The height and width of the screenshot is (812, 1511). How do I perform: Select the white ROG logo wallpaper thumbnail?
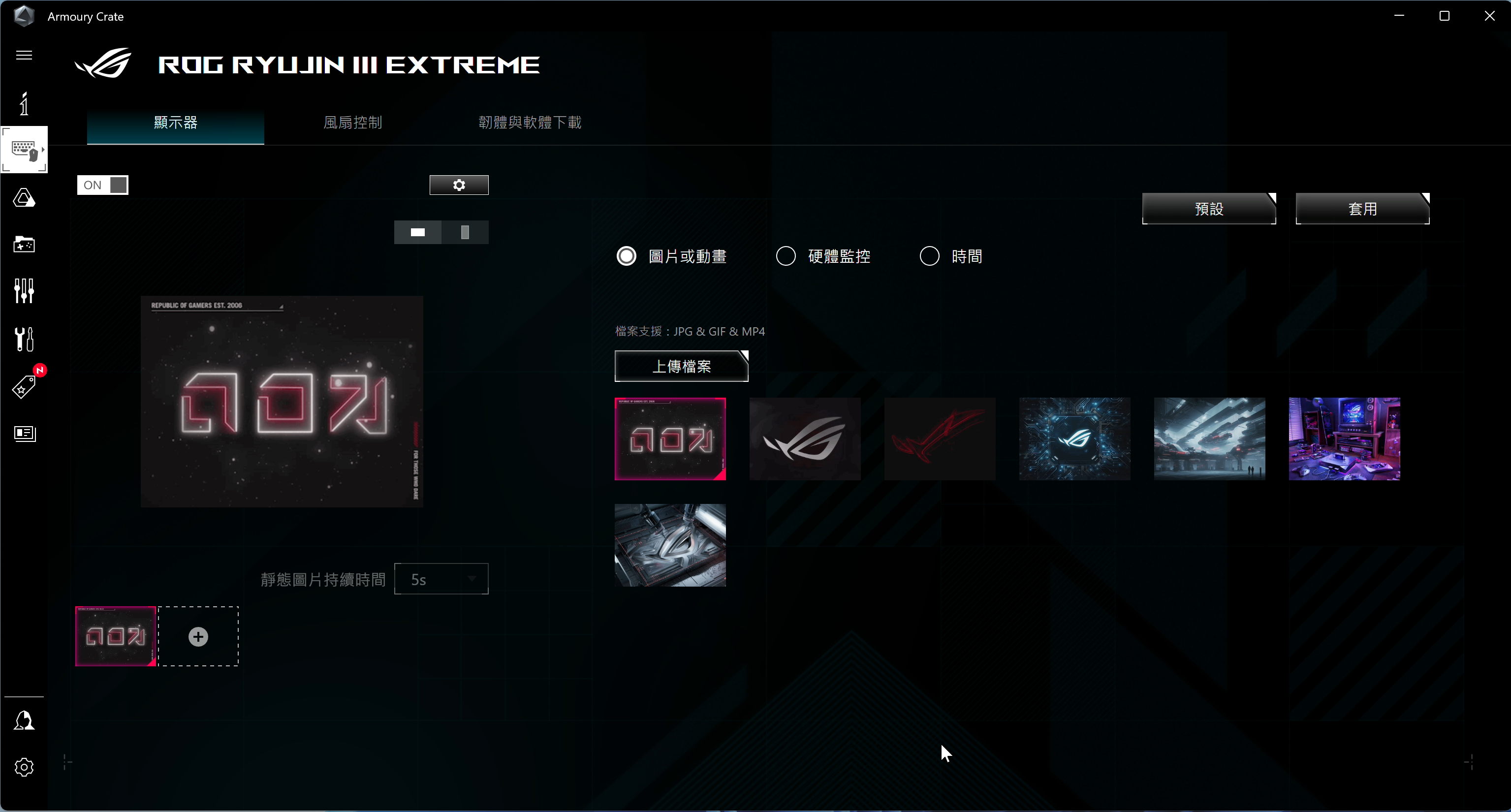tap(804, 438)
